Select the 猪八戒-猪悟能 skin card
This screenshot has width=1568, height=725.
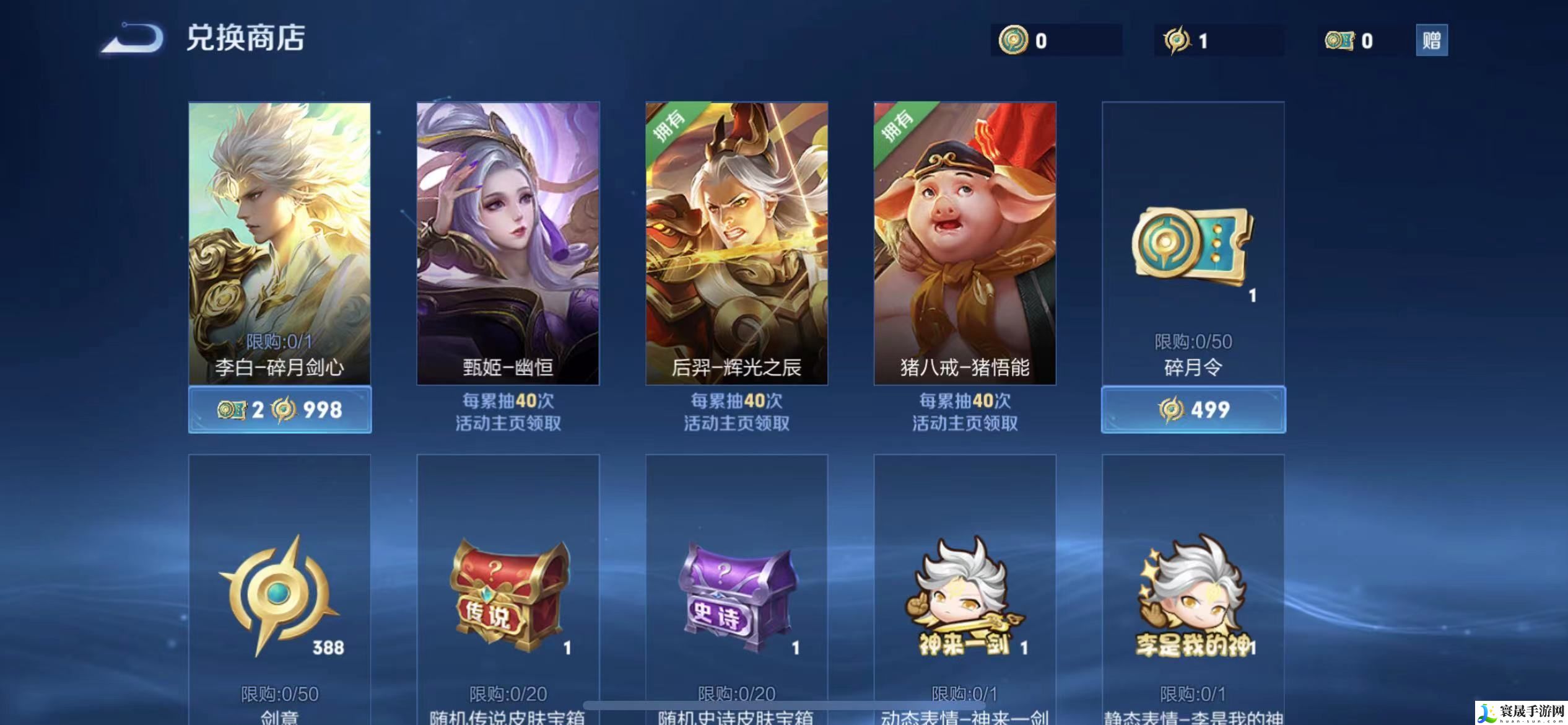(965, 243)
